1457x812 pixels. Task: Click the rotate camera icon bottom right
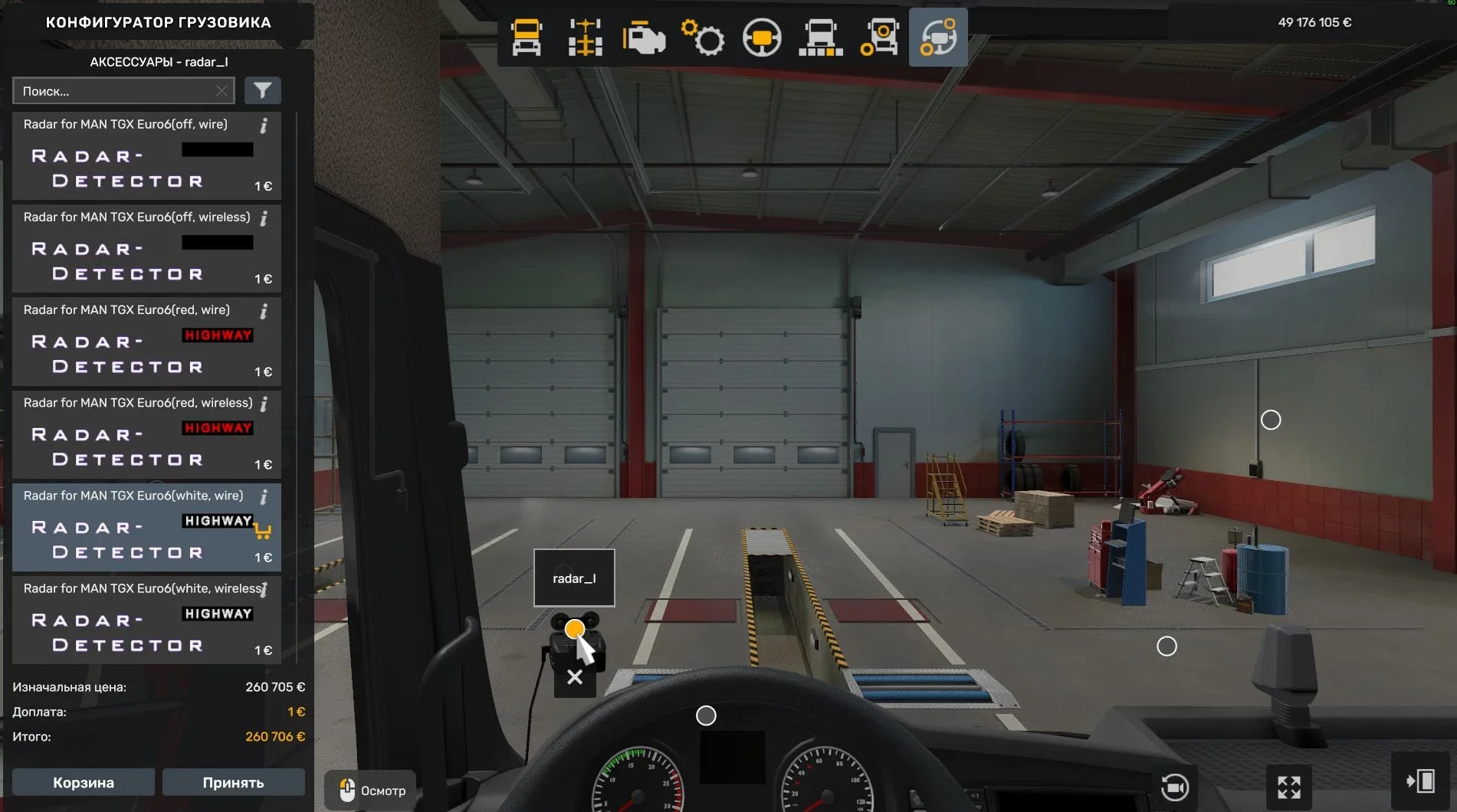point(1175,786)
